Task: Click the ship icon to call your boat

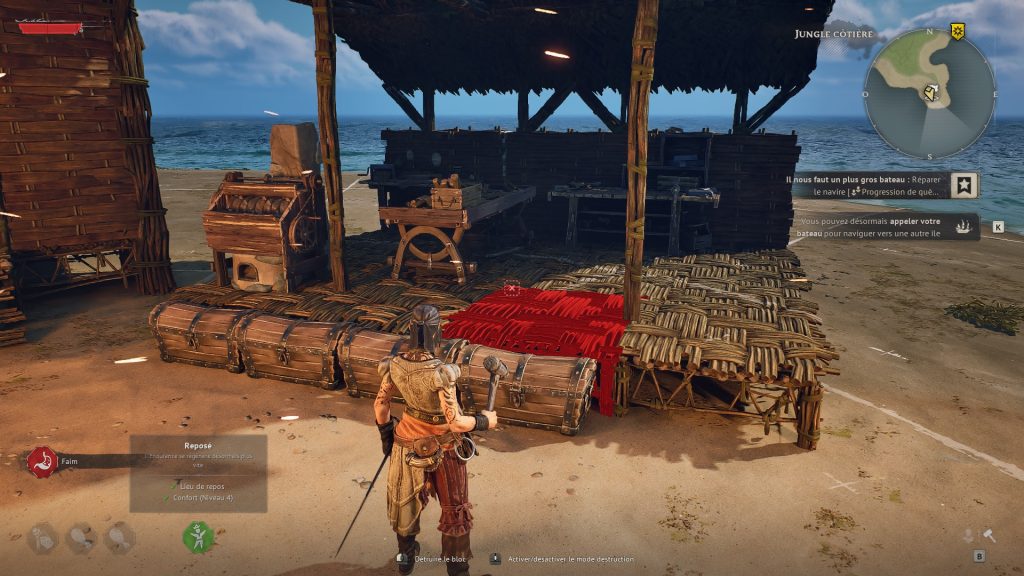Action: (x=966, y=227)
